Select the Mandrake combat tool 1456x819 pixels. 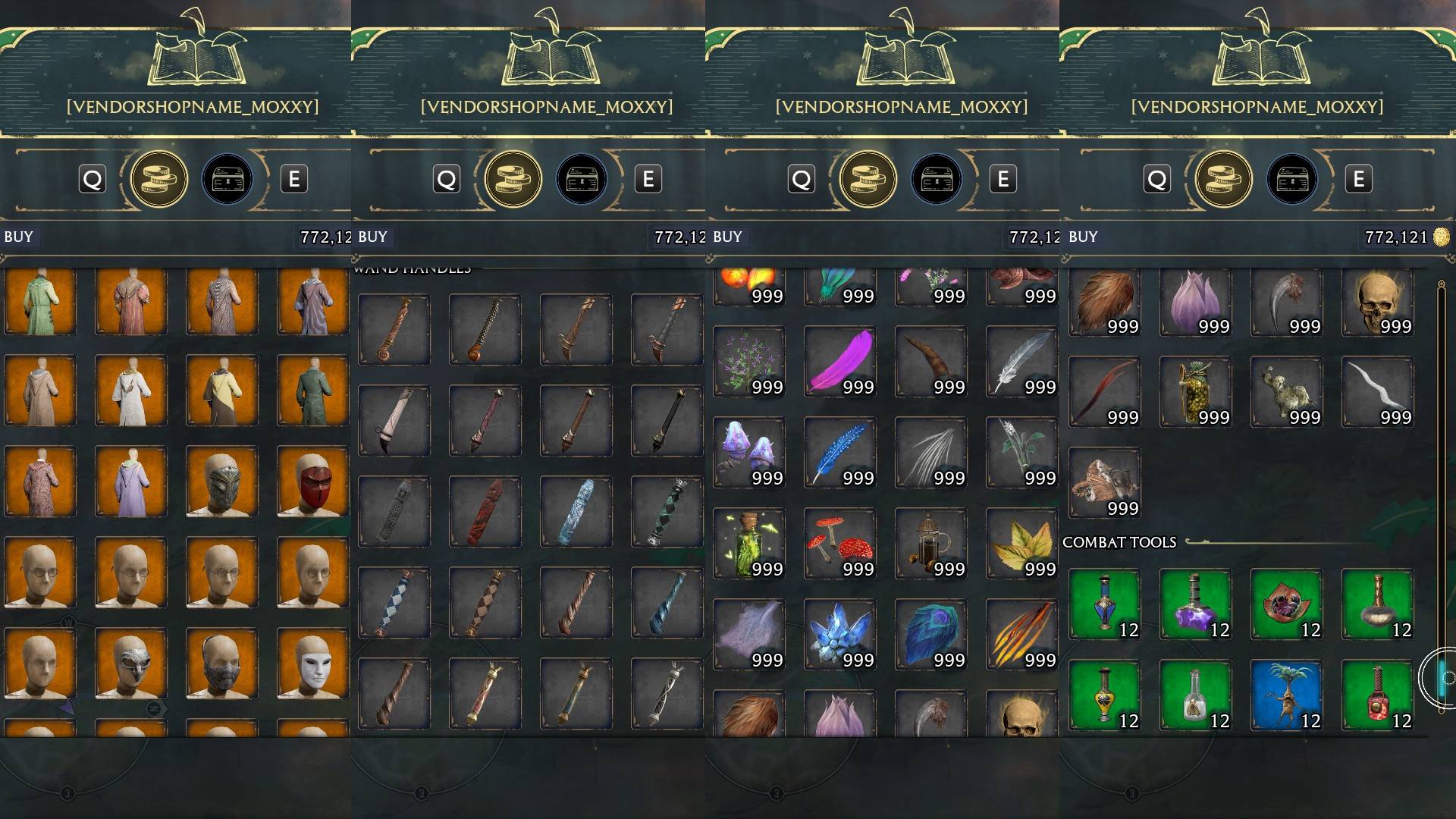(x=1286, y=695)
